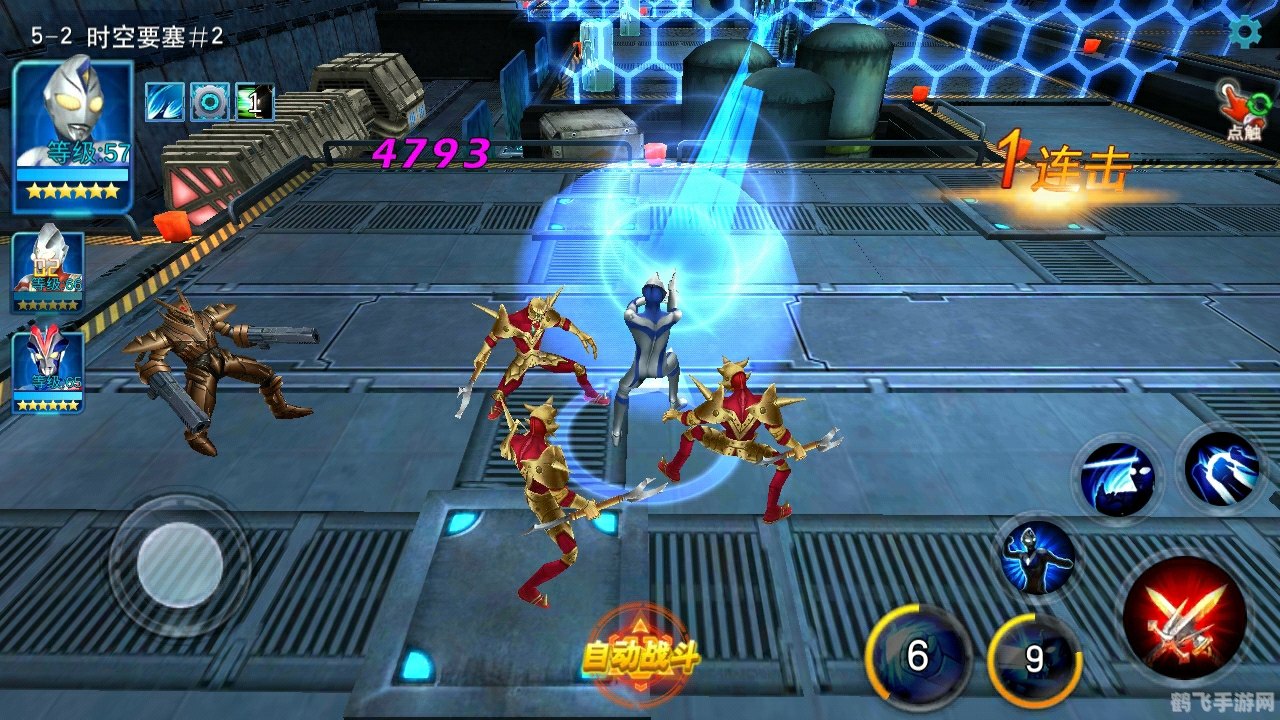The width and height of the screenshot is (1280, 720).
Task: Switch to the silver-red Ultraman teammate portrait
Action: click(47, 268)
